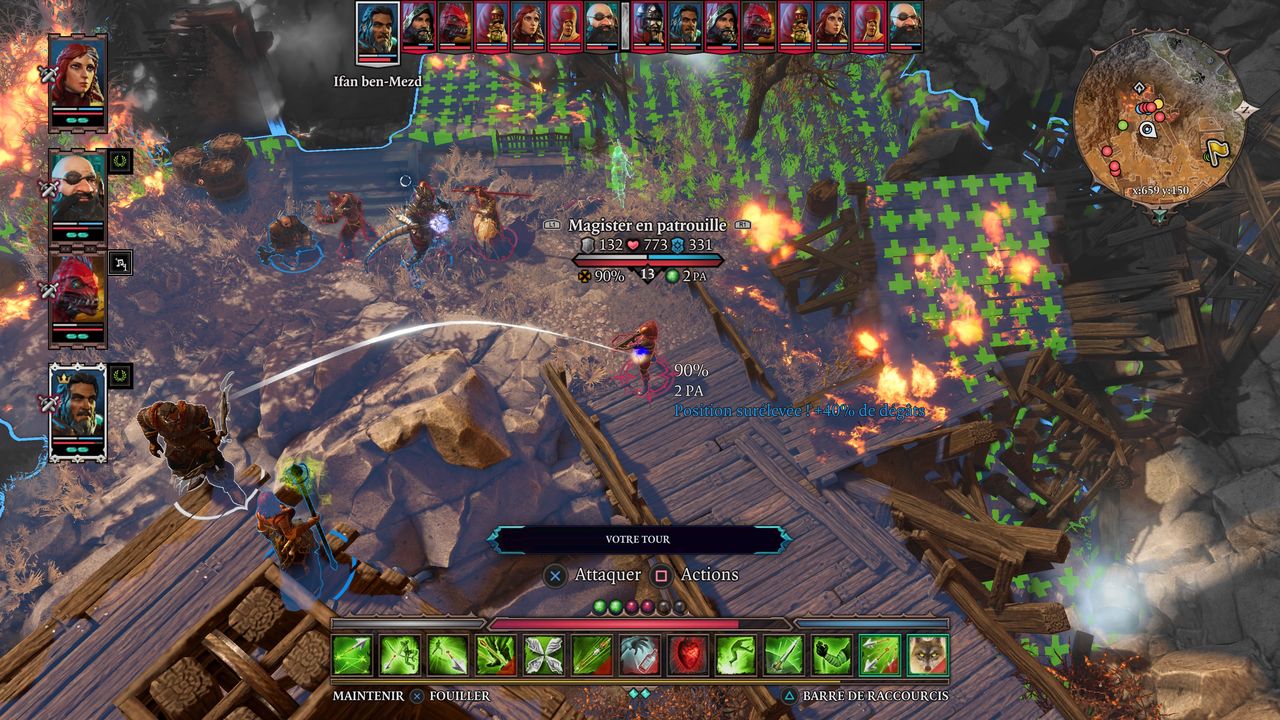Use the spider and bottle skill

[x=640, y=655]
